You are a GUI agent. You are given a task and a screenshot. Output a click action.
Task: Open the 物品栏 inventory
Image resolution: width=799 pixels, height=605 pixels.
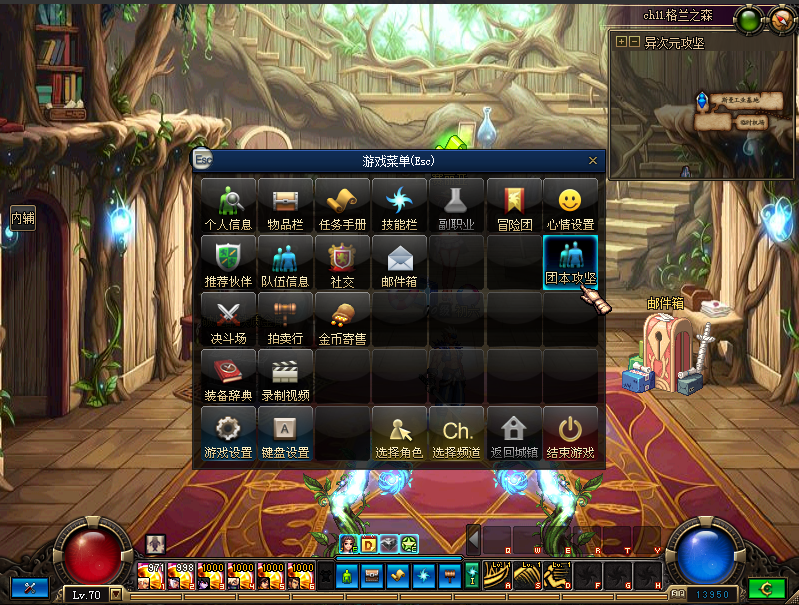click(285, 204)
